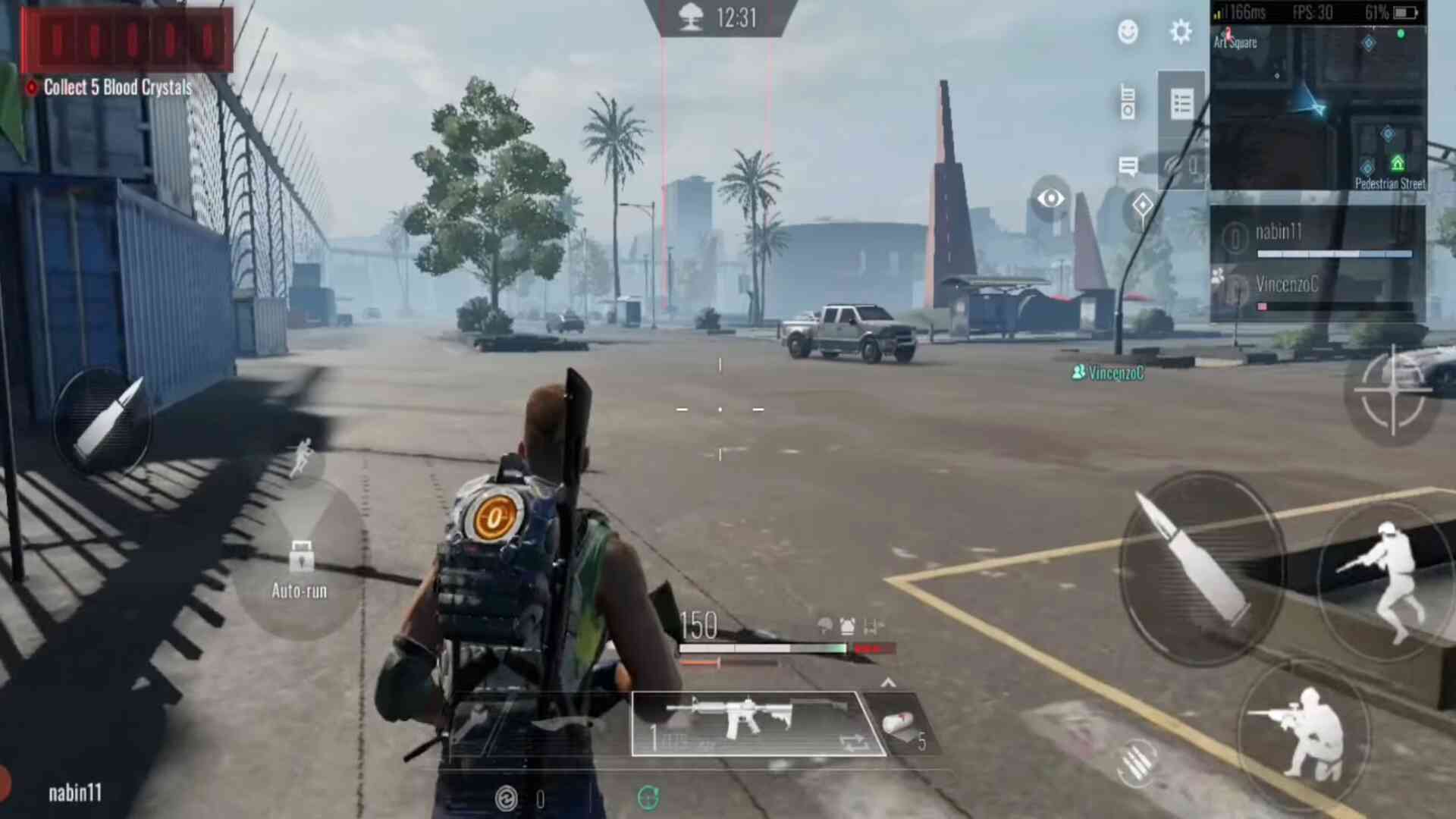This screenshot has height=819, width=1456.
Task: Tap the left-side bullet fire button
Action: click(104, 422)
